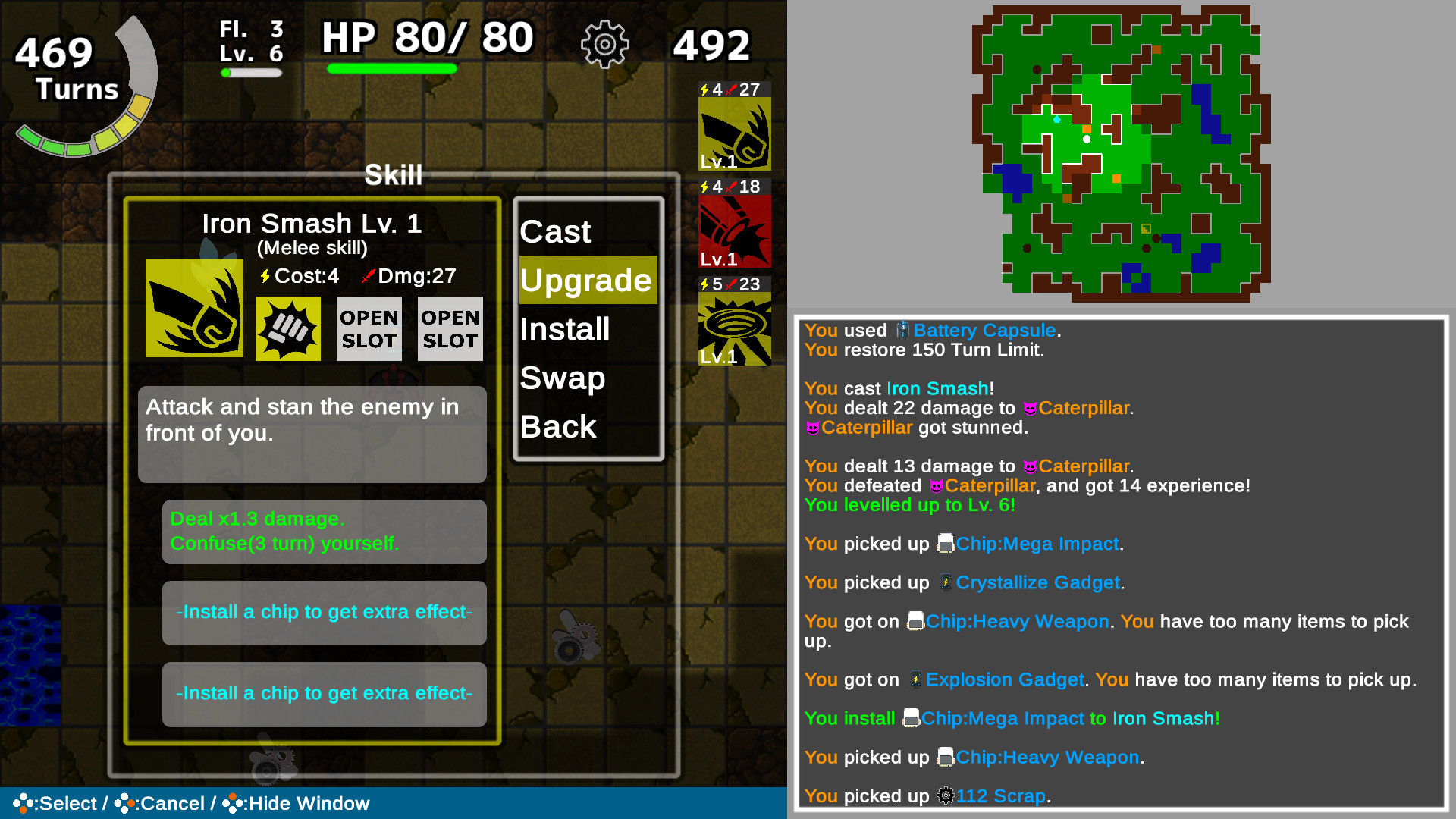
Task: Select Cast from the skill menu
Action: [555, 232]
